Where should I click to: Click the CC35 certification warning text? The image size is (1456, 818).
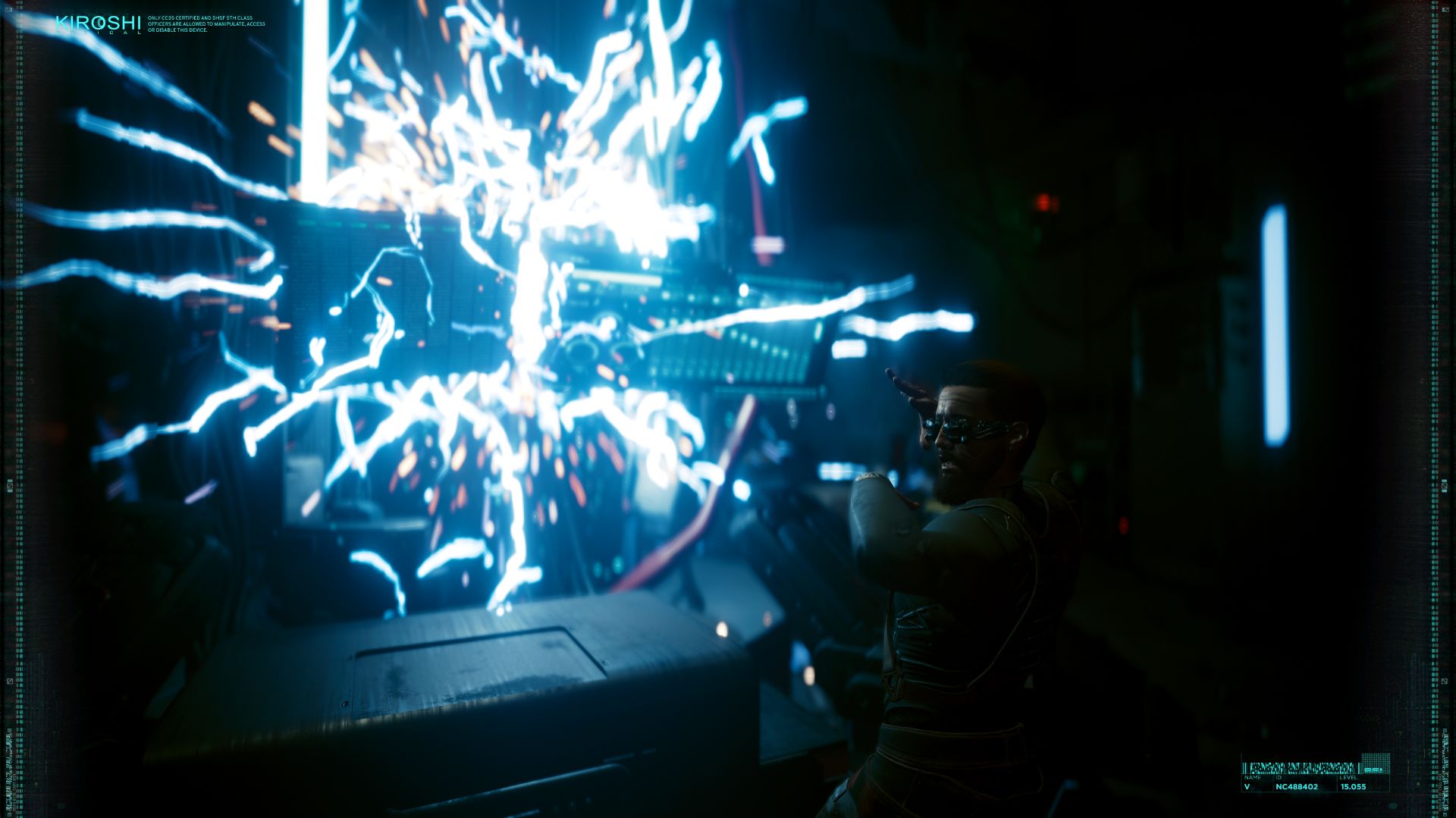click(206, 24)
